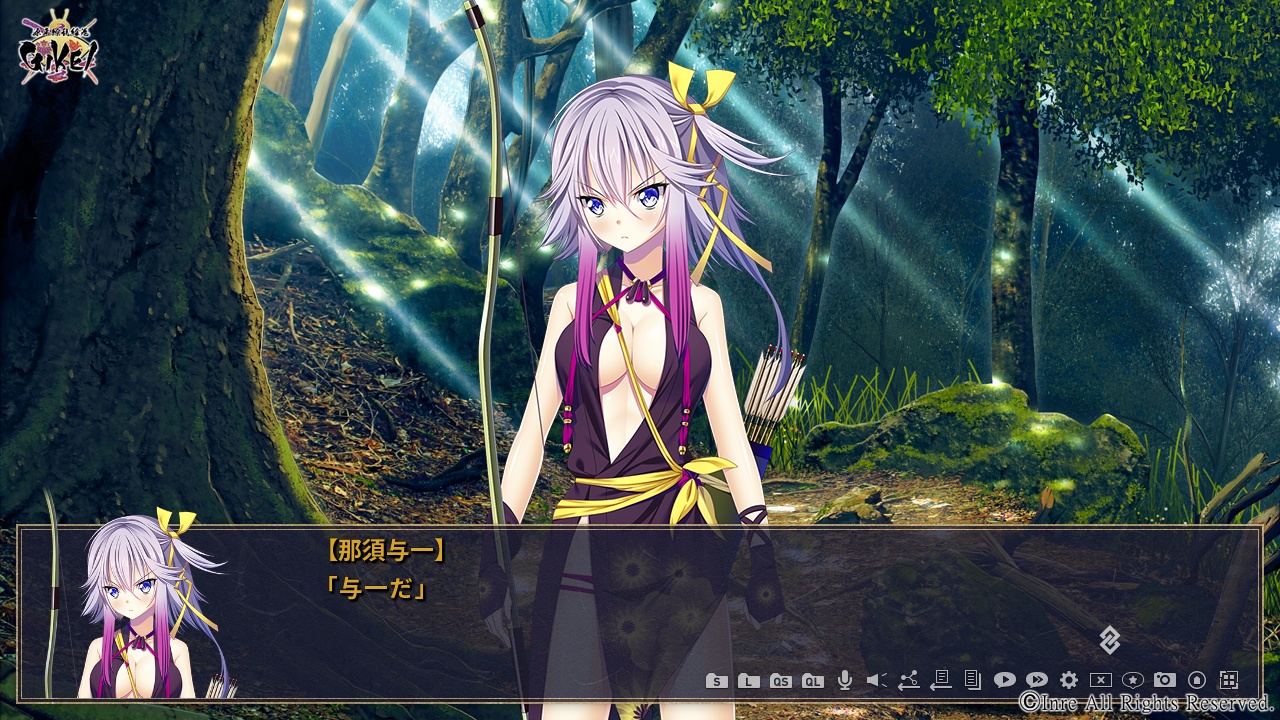Open the branching flowchart icon

point(908,681)
